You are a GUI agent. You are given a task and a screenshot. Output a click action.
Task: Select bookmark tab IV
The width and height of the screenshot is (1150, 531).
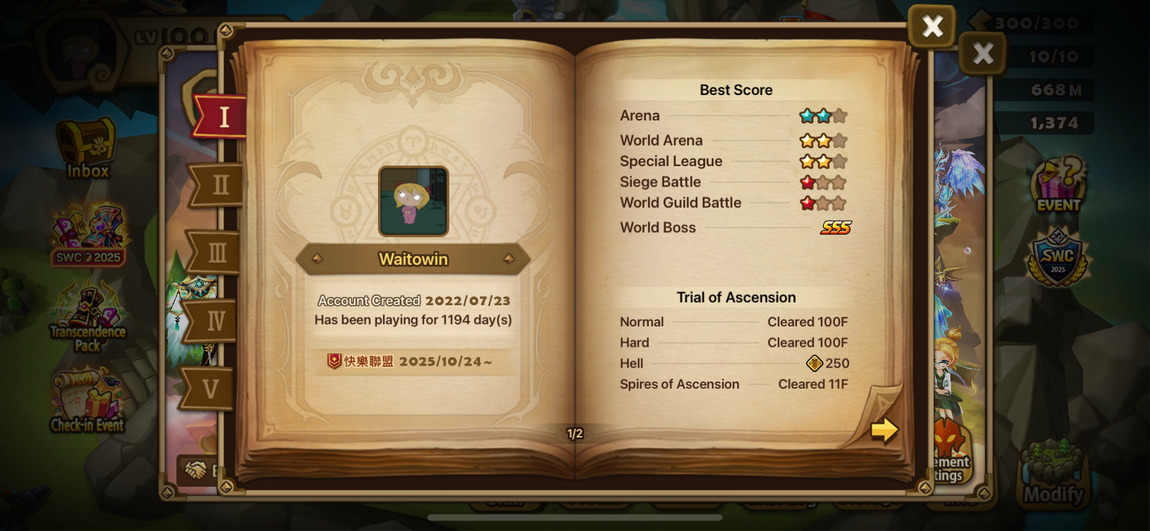[212, 321]
